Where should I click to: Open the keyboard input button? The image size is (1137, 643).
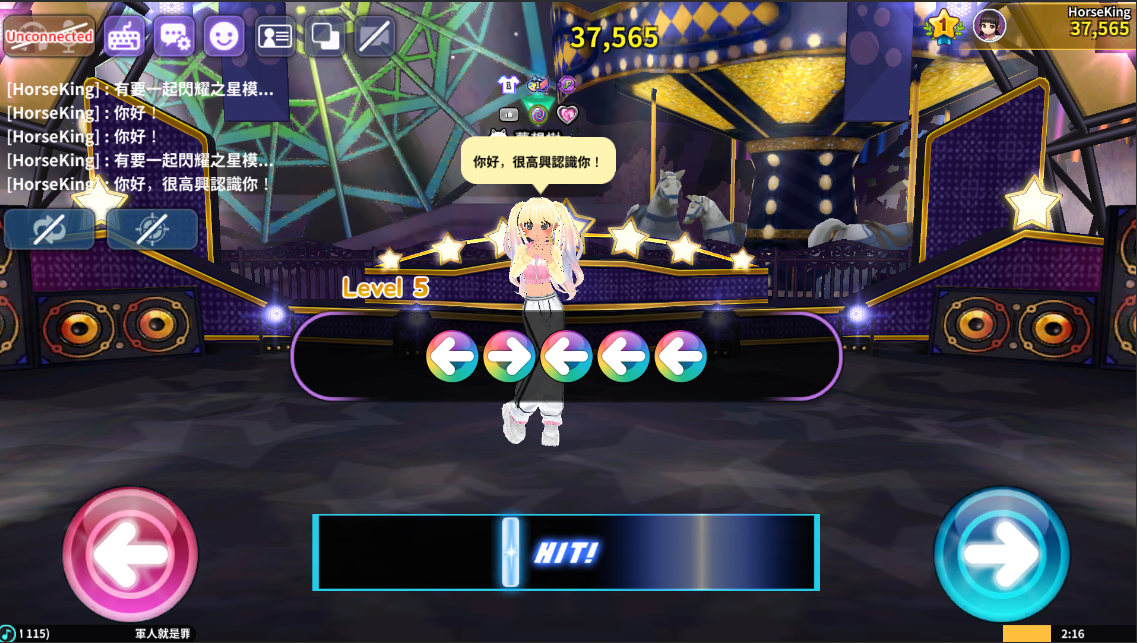[x=125, y=36]
